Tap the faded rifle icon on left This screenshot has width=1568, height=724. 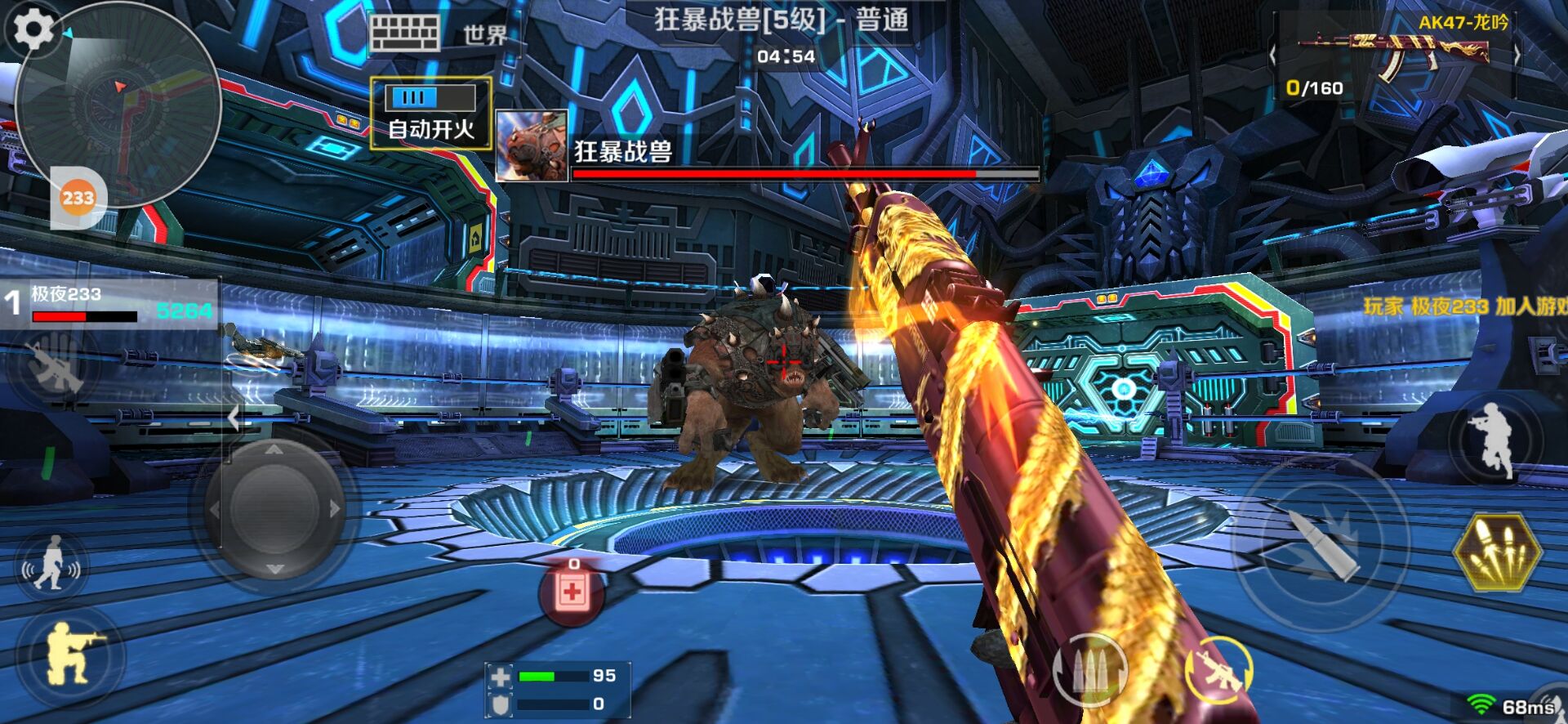[x=54, y=364]
